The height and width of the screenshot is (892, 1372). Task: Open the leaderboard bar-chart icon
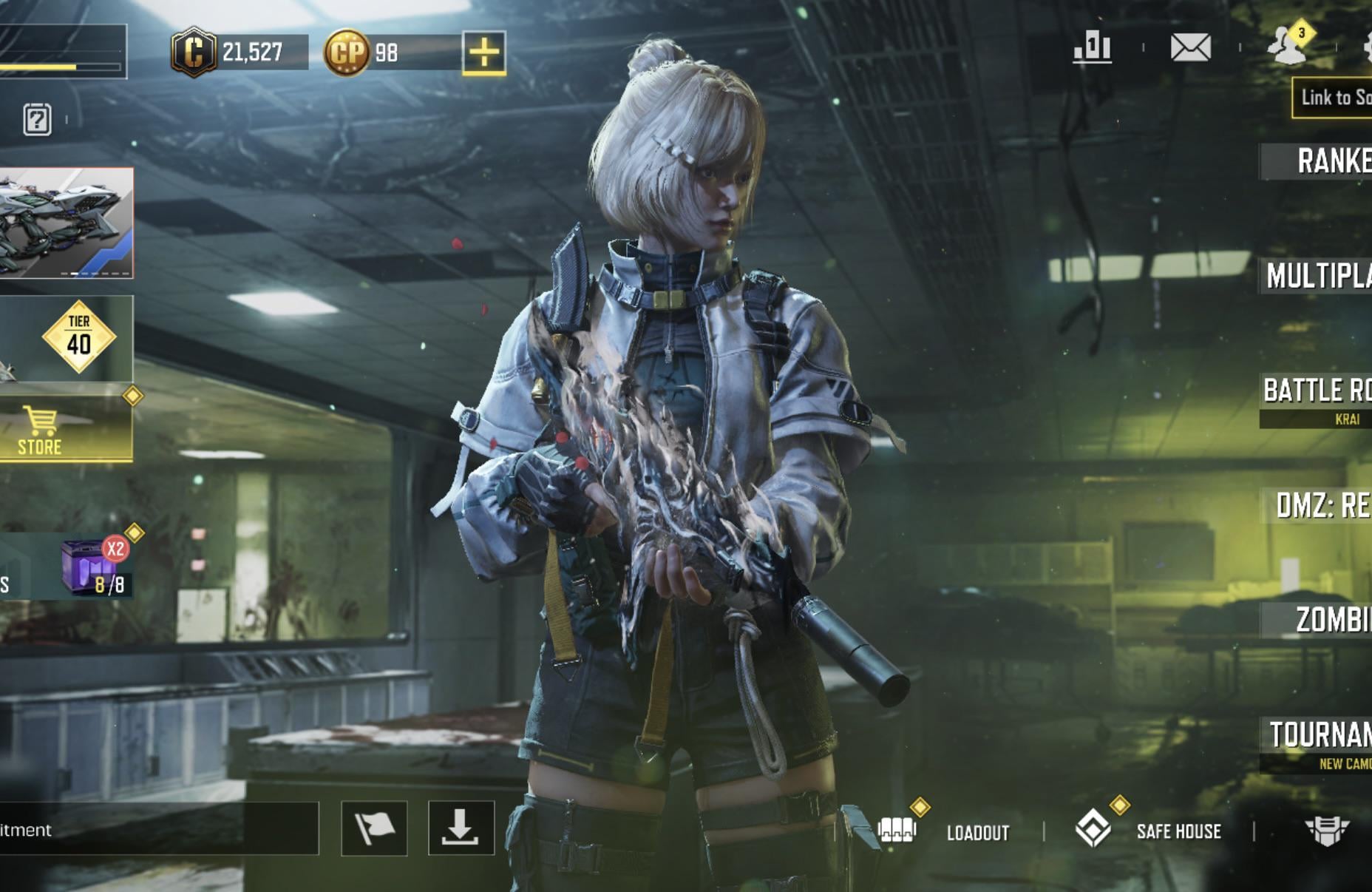click(1092, 48)
